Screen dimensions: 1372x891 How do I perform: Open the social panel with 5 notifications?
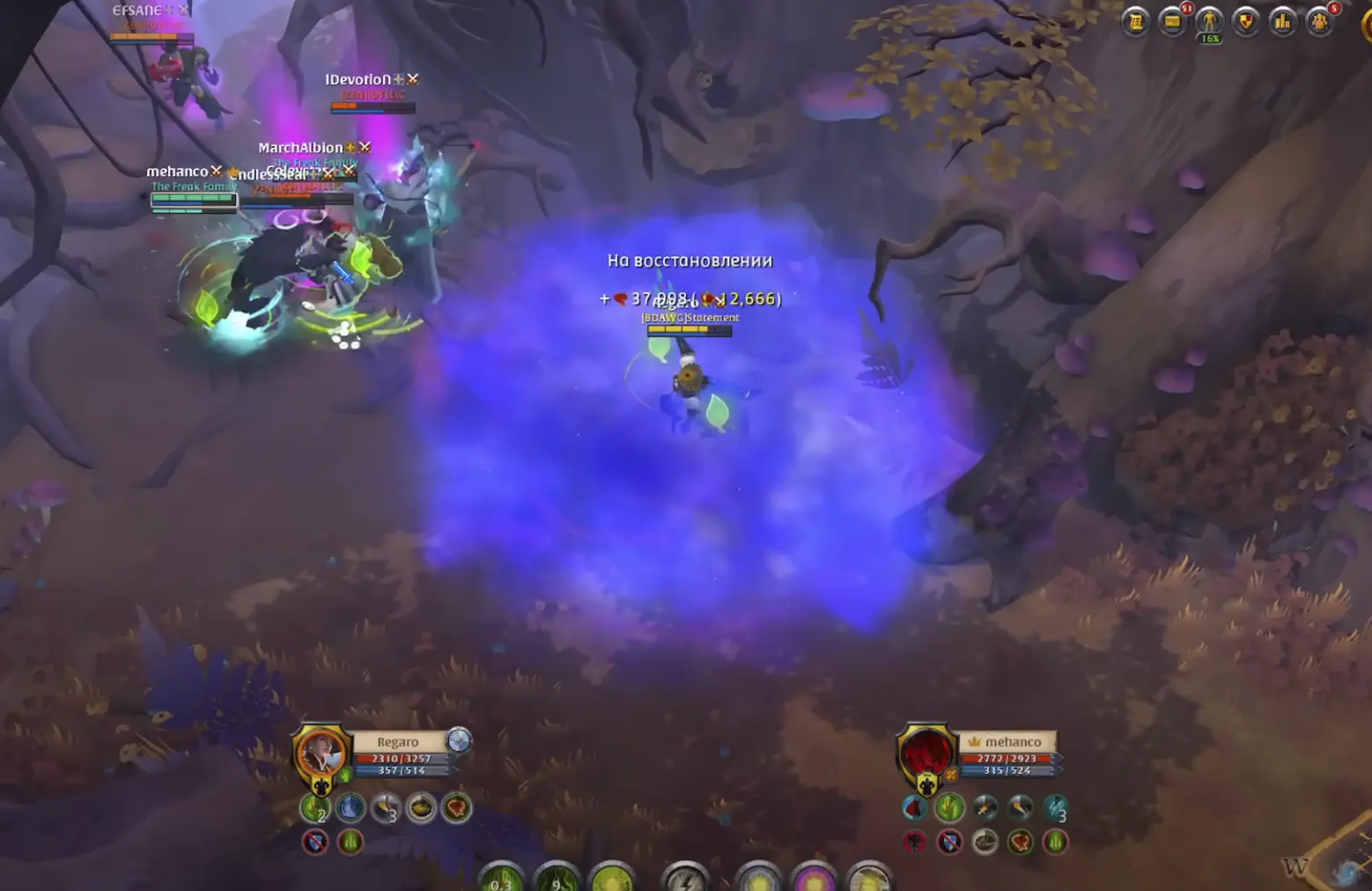click(x=1320, y=23)
